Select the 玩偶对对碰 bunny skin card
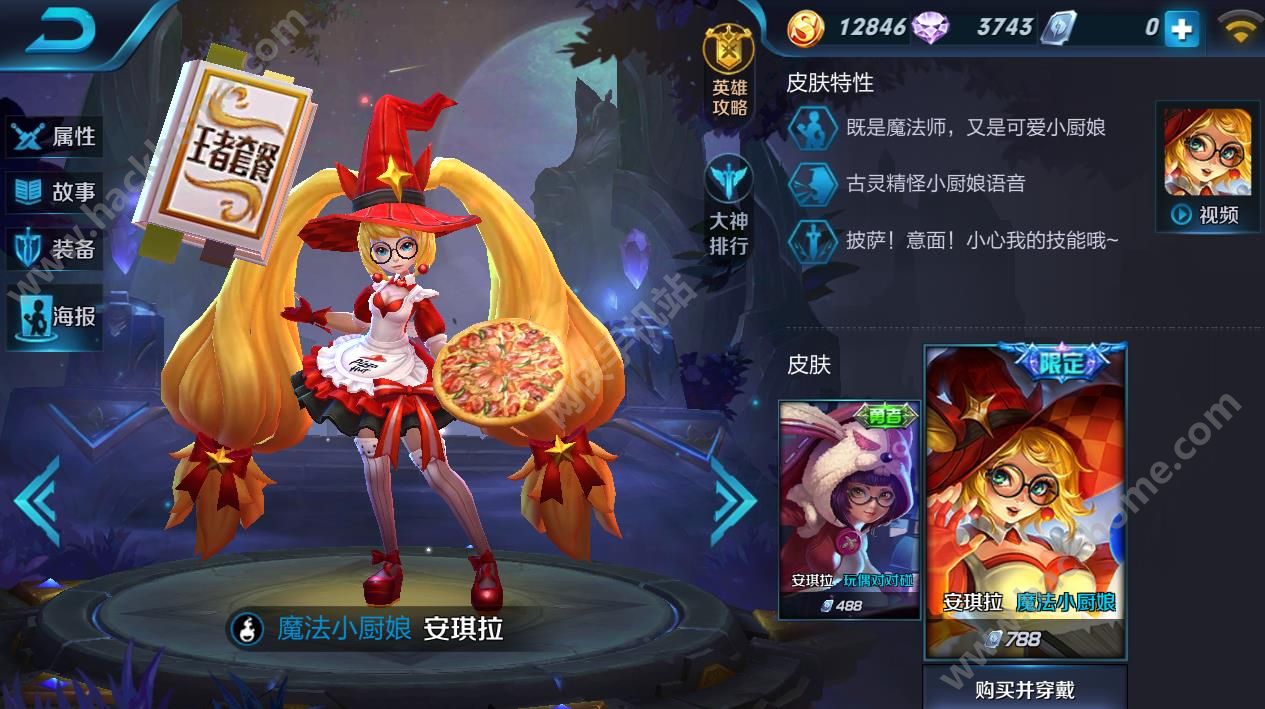The height and width of the screenshot is (709, 1265). pos(849,508)
